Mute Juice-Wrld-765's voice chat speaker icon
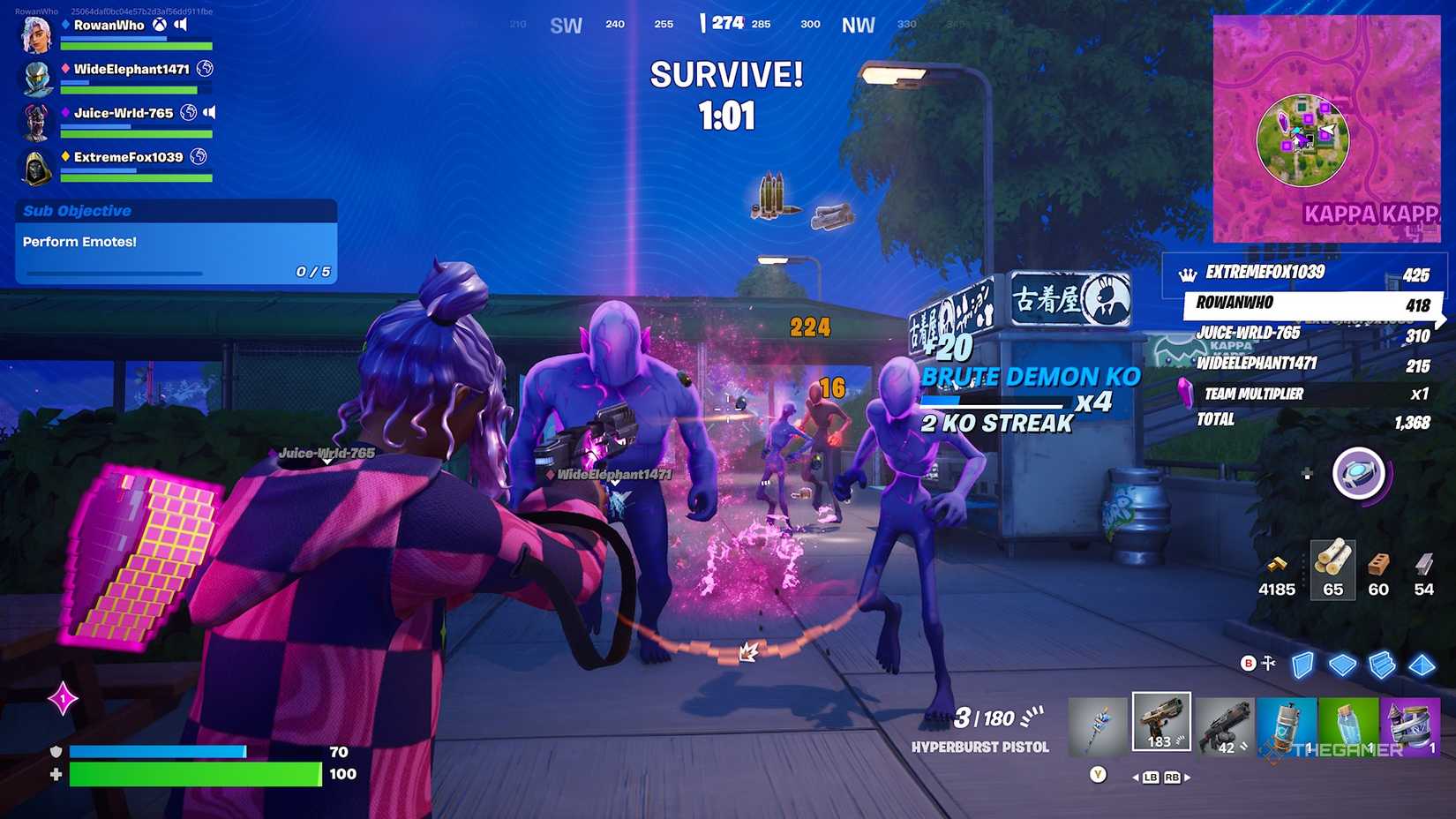 tap(209, 113)
